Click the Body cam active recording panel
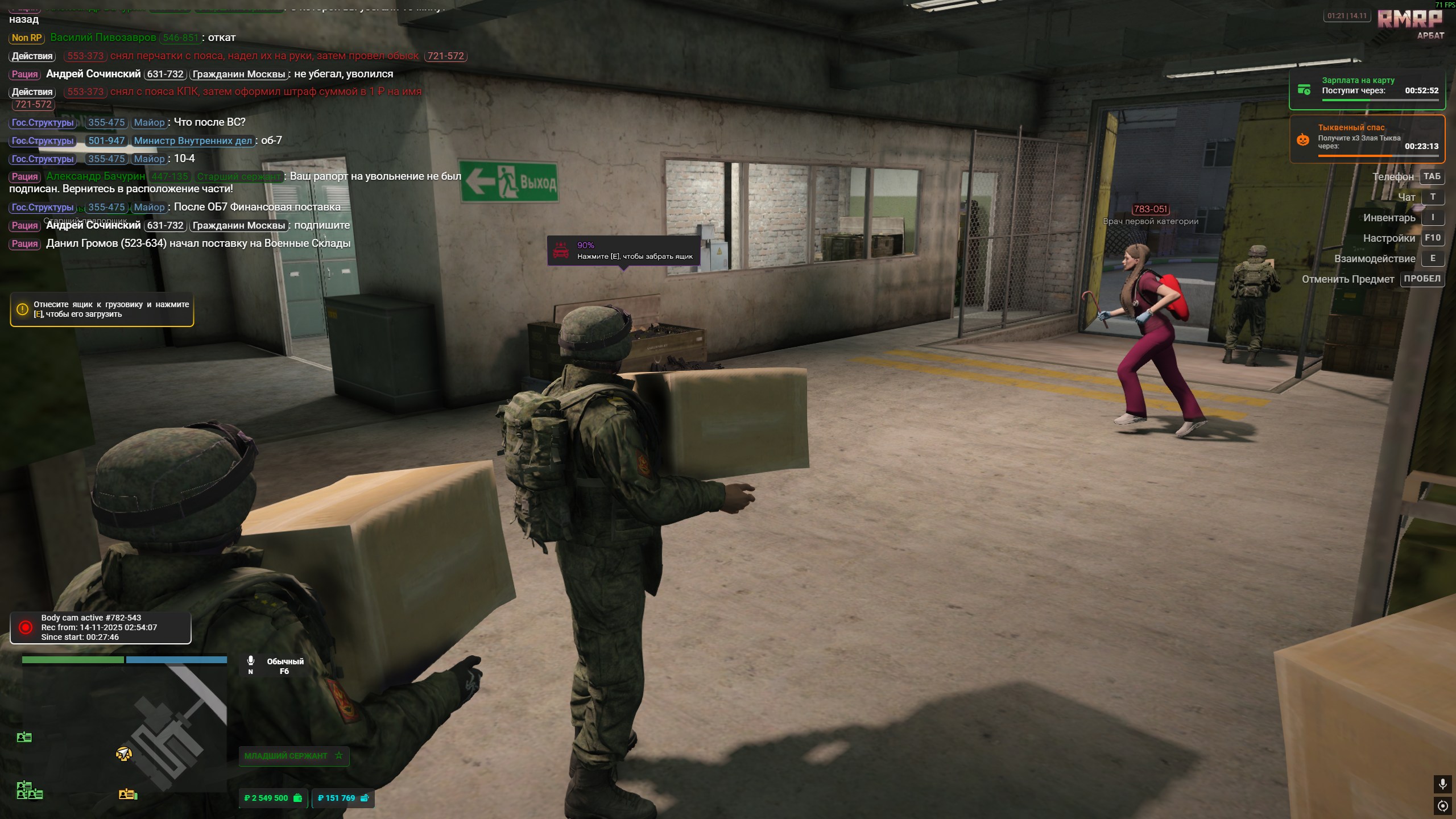This screenshot has width=1456, height=819. (101, 627)
